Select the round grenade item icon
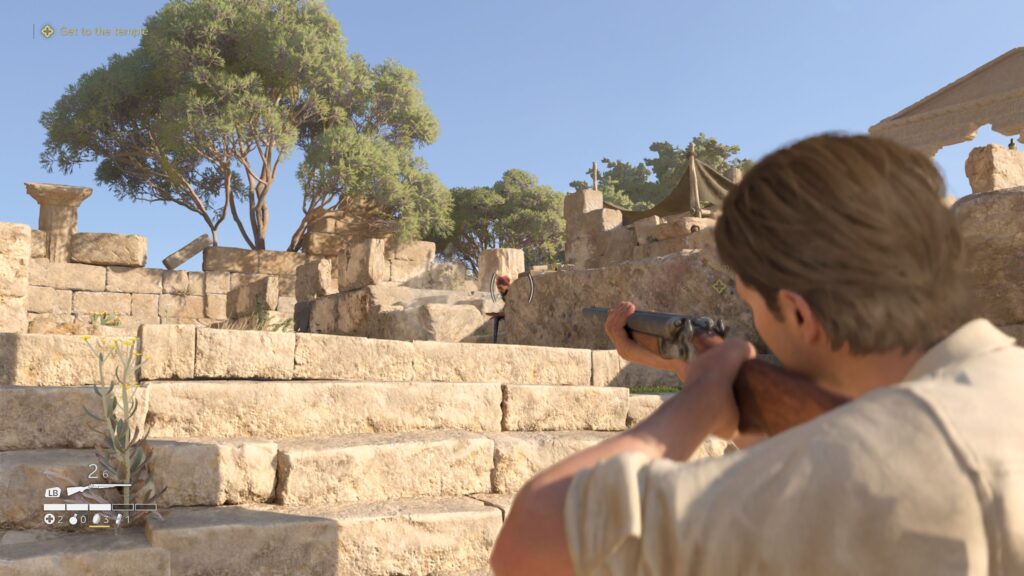1024x576 pixels. [x=73, y=519]
